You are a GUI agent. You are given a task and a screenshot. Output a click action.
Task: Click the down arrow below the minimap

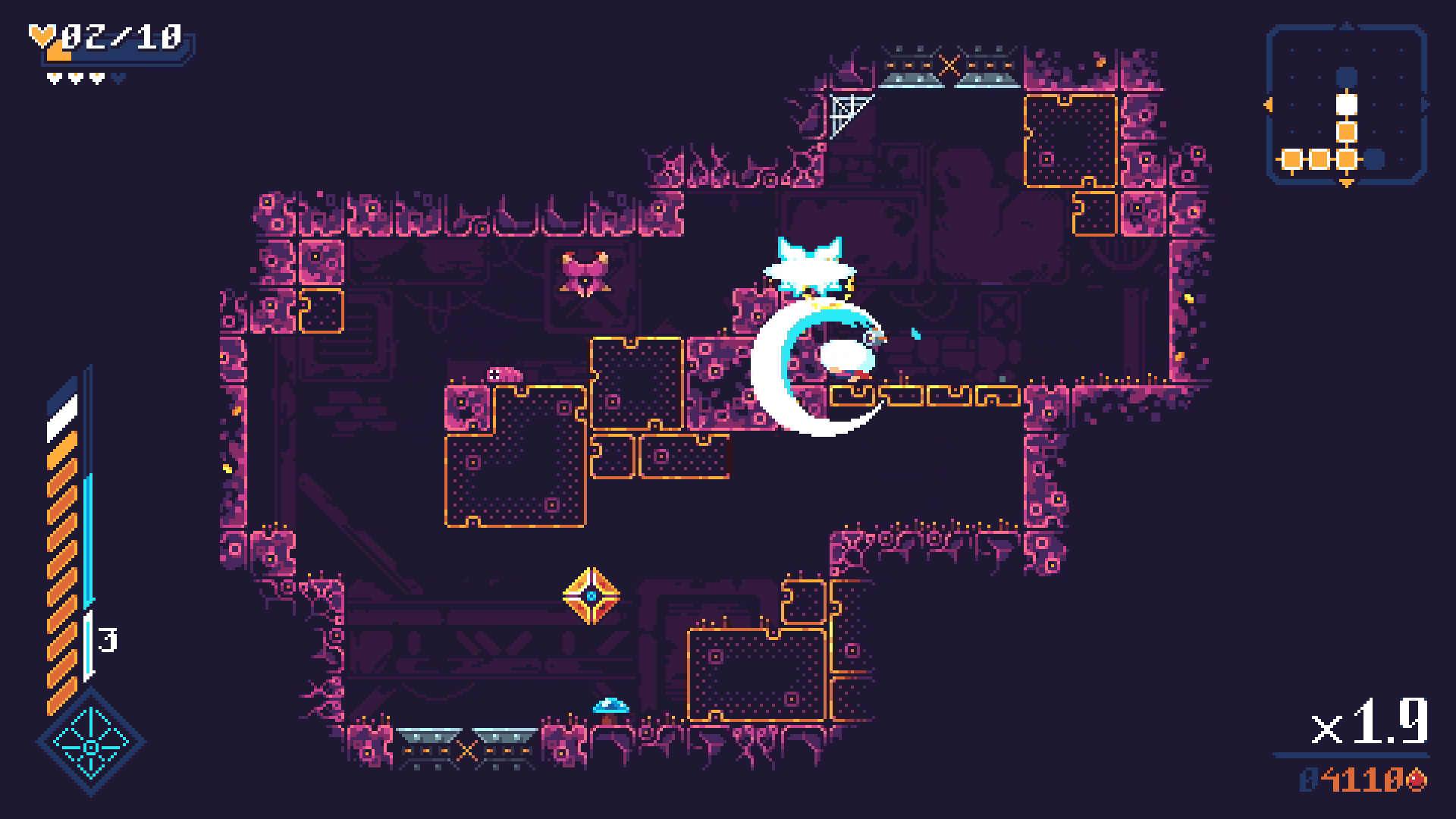tap(1346, 184)
